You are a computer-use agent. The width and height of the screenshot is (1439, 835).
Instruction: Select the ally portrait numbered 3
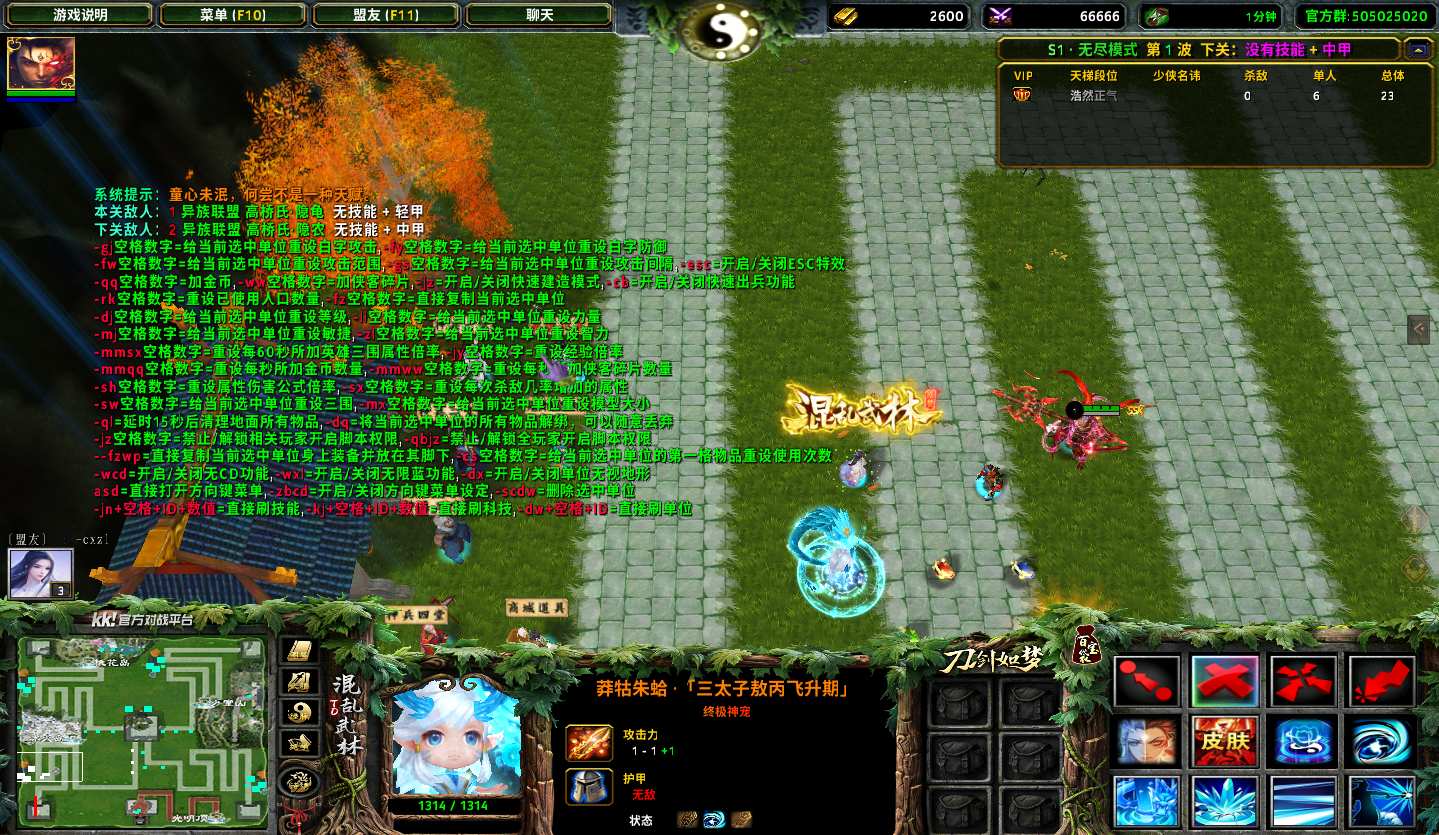point(41,574)
